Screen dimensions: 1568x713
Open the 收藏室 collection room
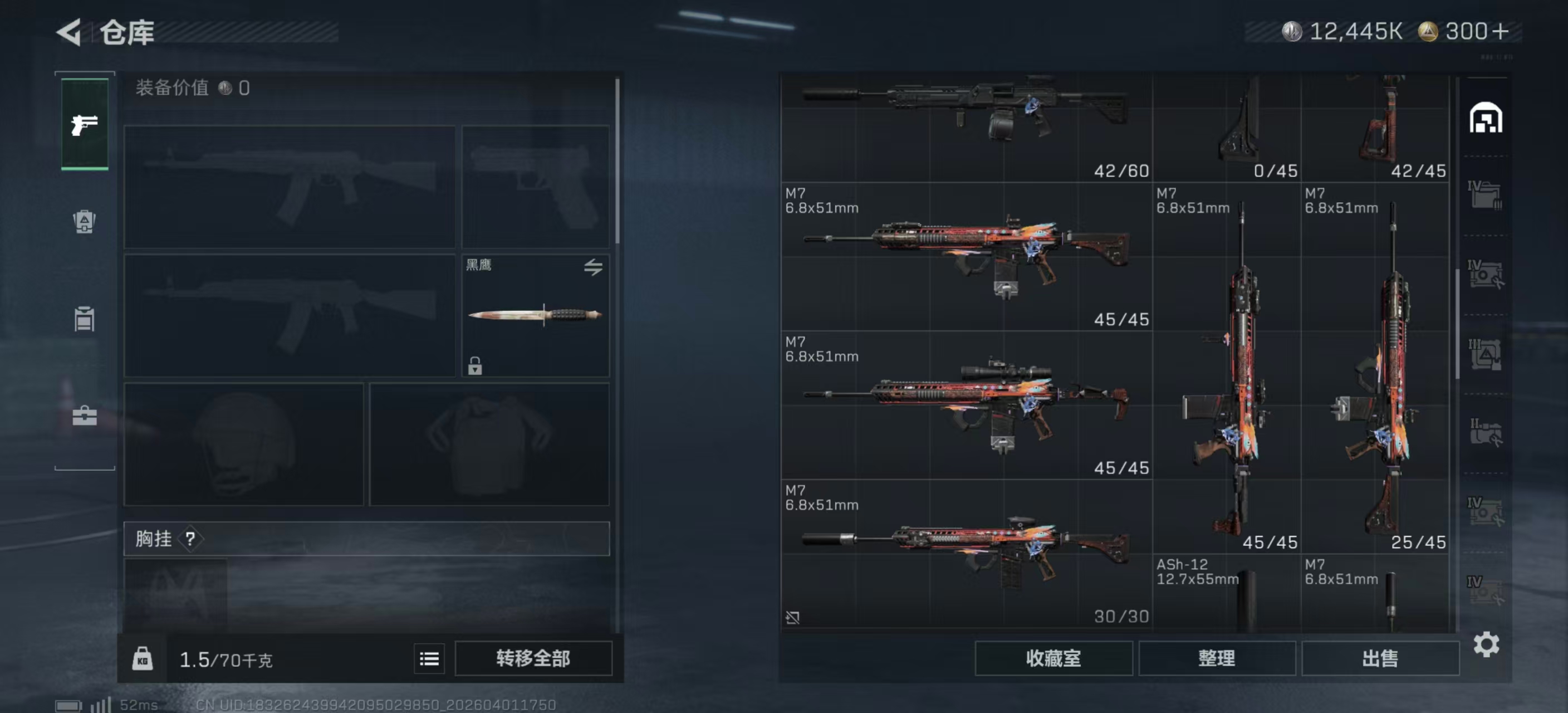click(x=1053, y=658)
